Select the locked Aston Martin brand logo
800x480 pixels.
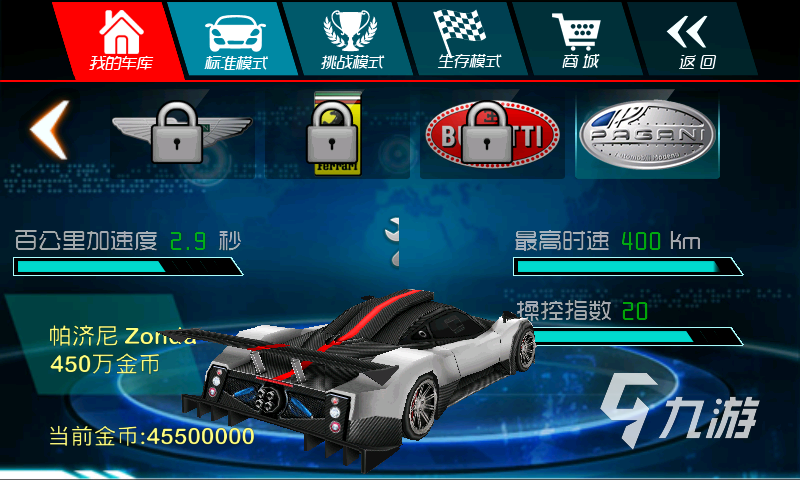pyautogui.click(x=181, y=134)
